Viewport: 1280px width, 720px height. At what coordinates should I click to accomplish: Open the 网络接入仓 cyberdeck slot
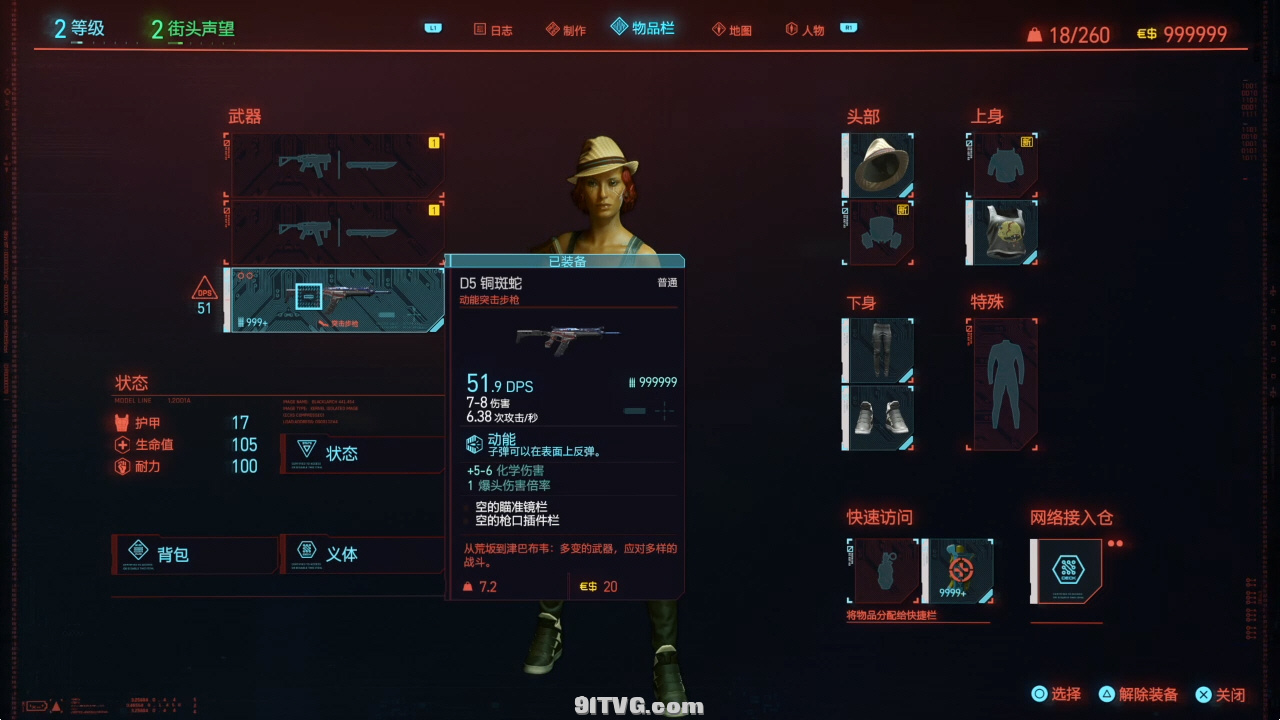(1066, 571)
